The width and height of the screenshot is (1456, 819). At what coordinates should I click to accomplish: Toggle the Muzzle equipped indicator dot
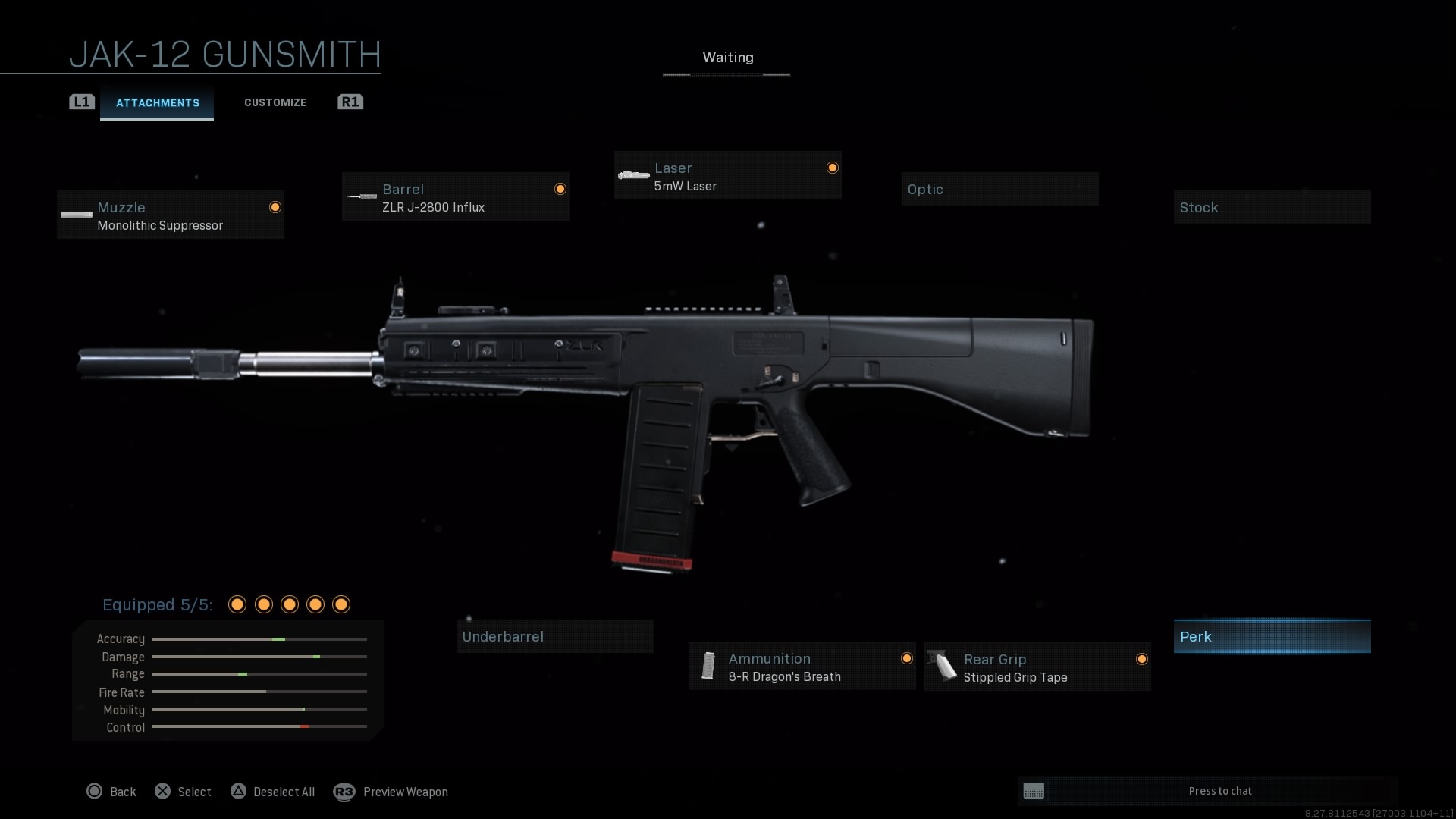275,207
